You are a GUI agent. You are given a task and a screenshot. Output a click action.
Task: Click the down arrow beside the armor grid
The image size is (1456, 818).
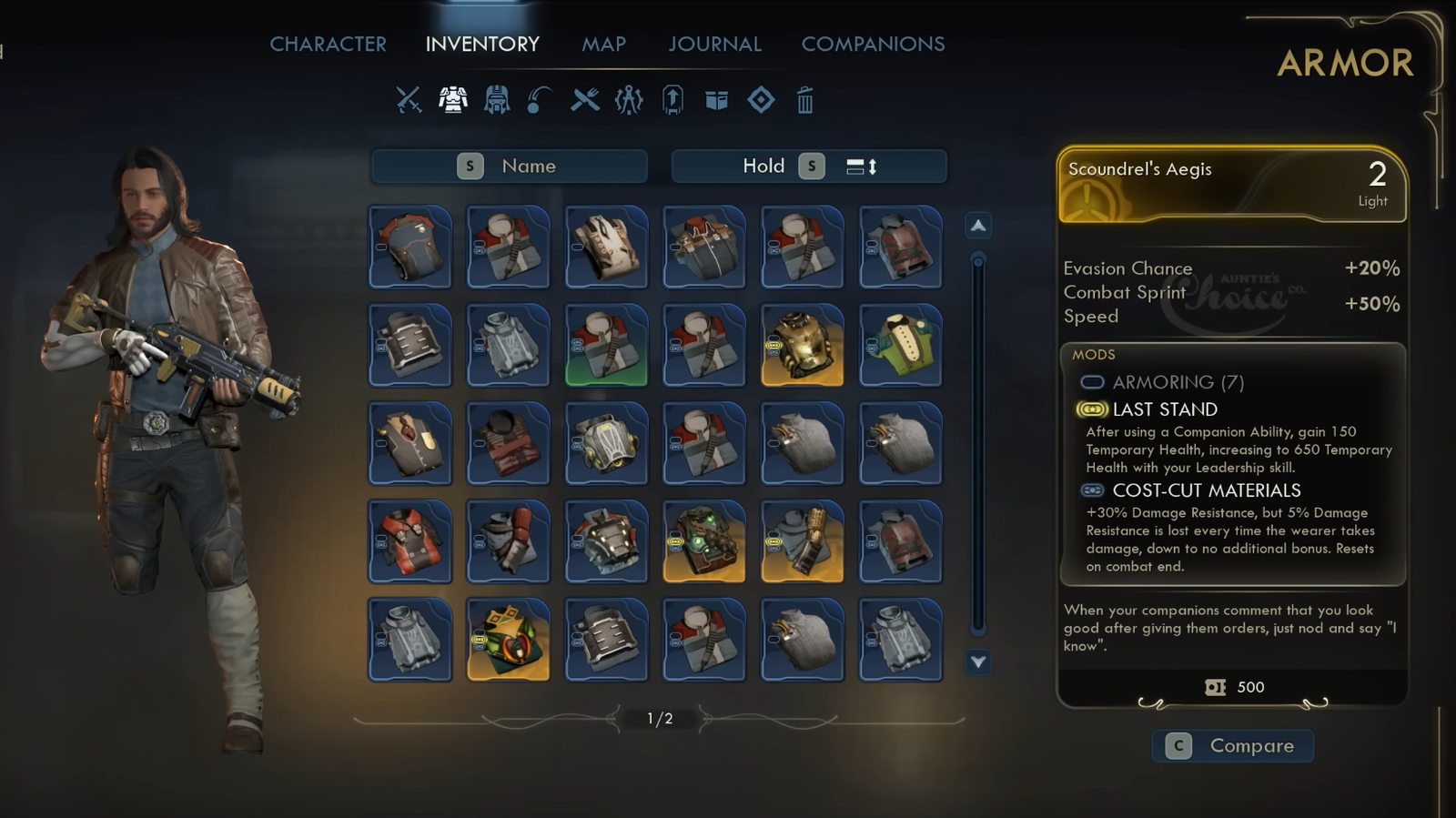(978, 662)
